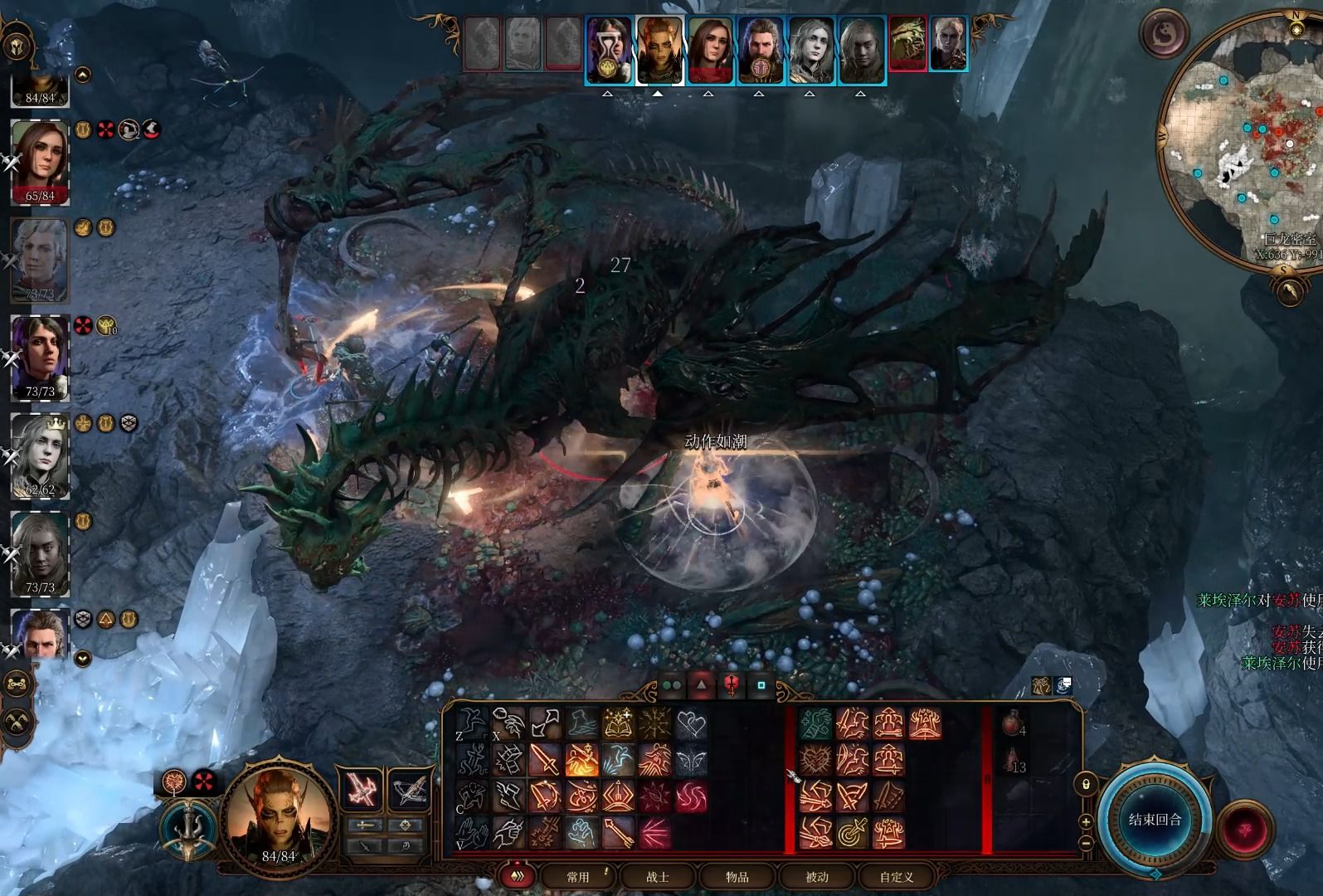Click the red swirl ability icon
Image resolution: width=1323 pixels, height=896 pixels.
[x=690, y=796]
